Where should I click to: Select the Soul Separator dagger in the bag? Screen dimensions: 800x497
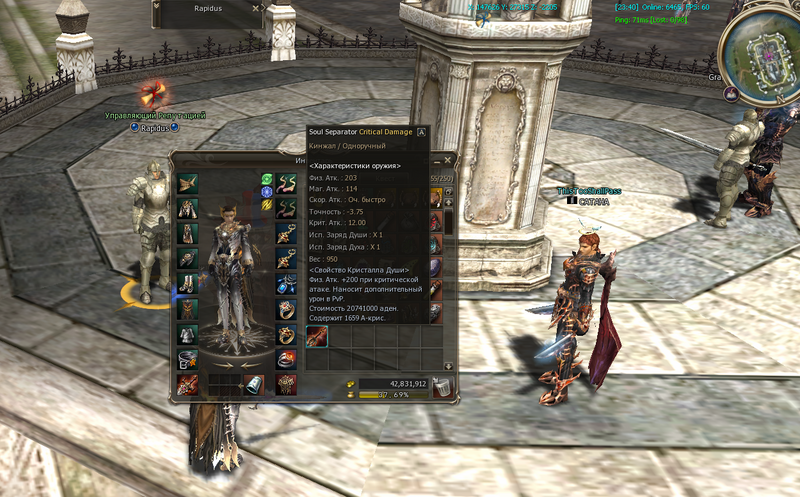pos(317,336)
